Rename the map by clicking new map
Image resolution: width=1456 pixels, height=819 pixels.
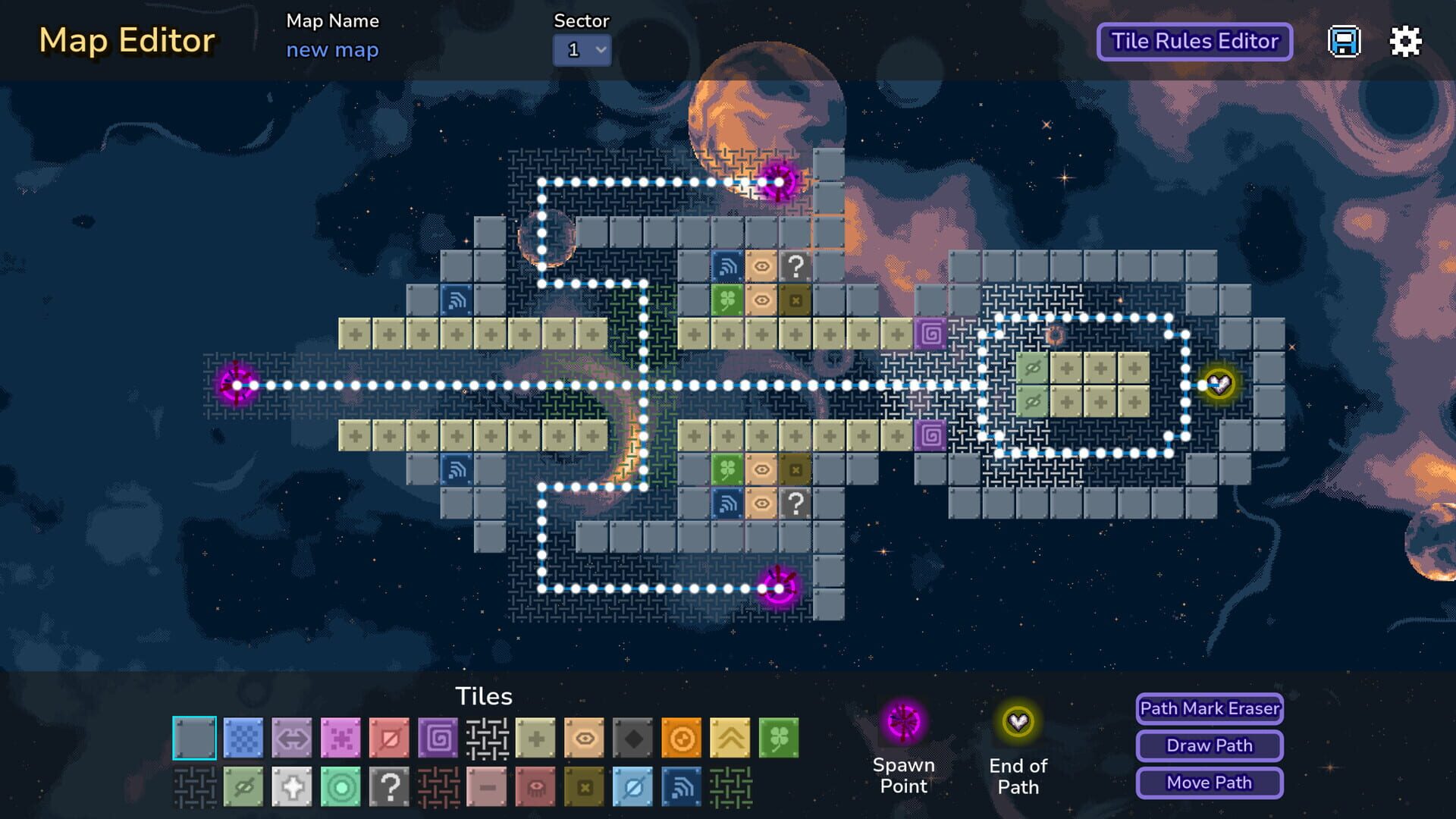pos(332,49)
